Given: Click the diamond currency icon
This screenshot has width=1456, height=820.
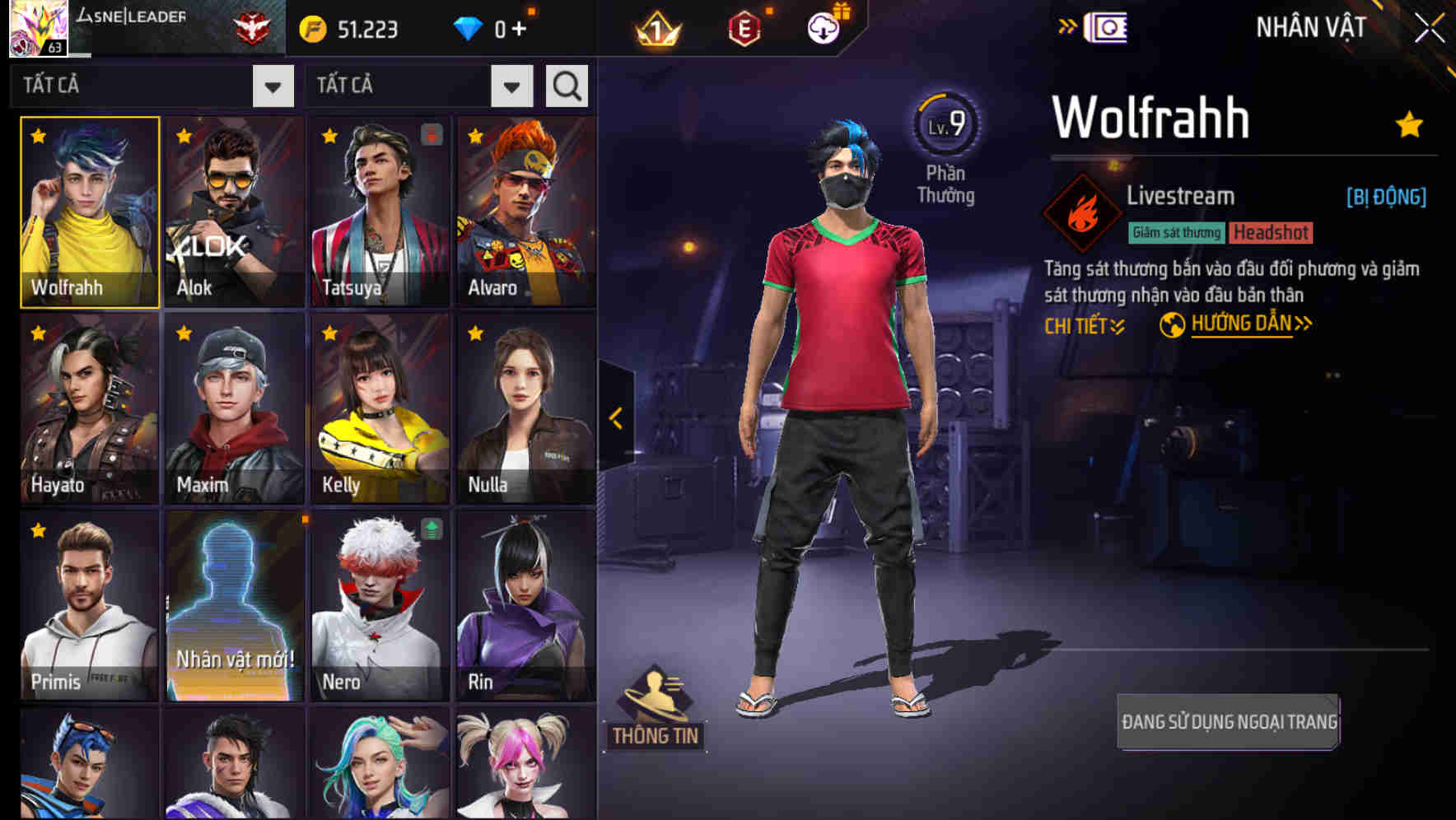Looking at the screenshot, I should (x=470, y=27).
